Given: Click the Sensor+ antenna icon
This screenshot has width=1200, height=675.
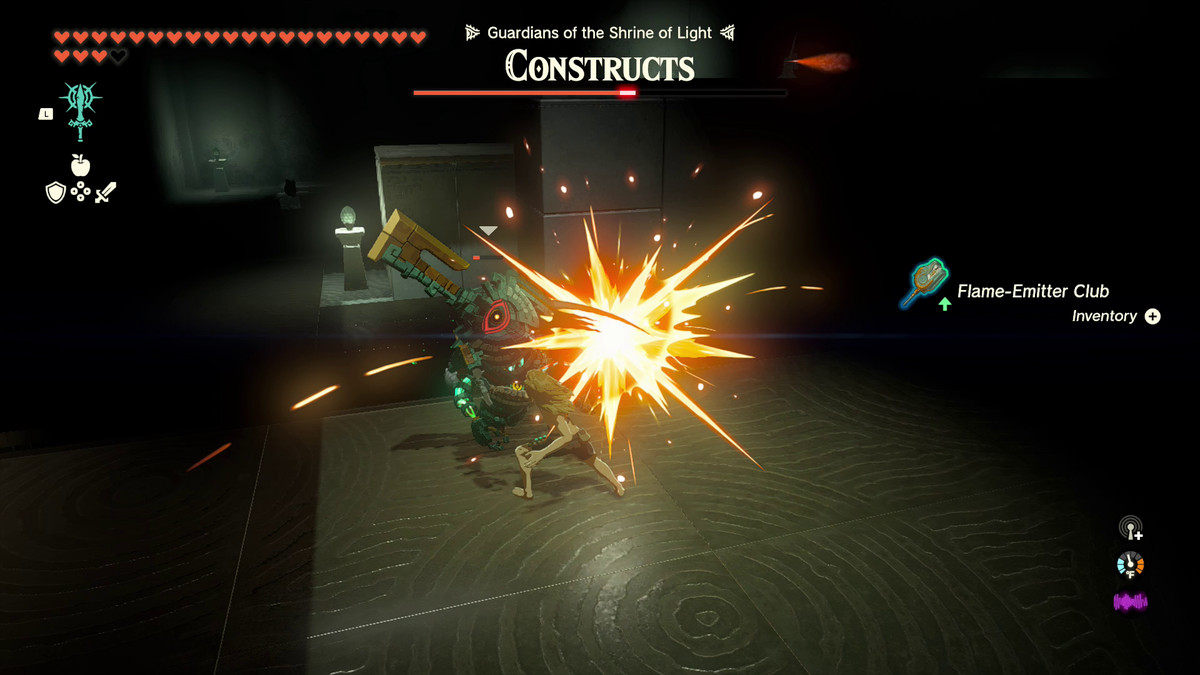Looking at the screenshot, I should click(x=1131, y=528).
